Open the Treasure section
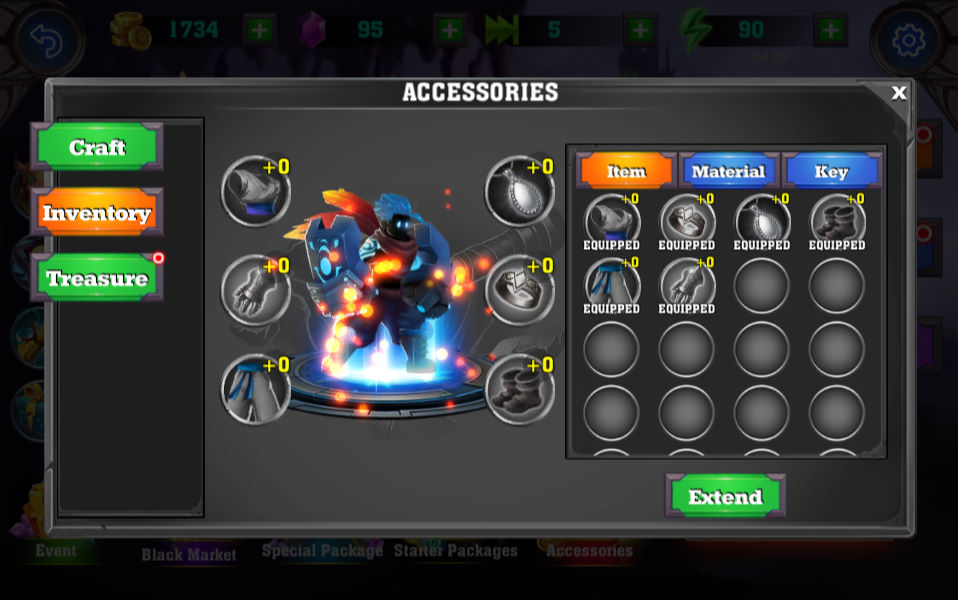 pyautogui.click(x=97, y=278)
